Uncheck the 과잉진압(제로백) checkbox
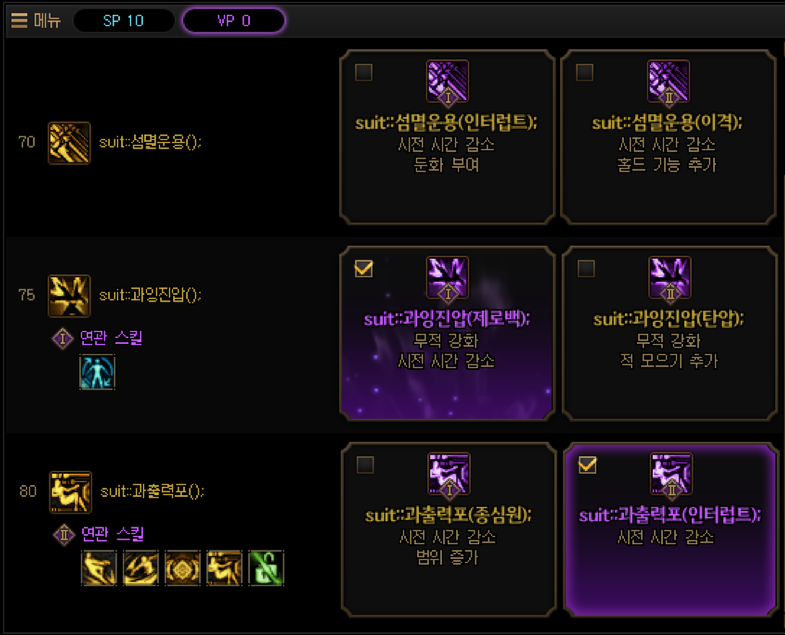Viewport: 785px width, 635px height. click(364, 268)
